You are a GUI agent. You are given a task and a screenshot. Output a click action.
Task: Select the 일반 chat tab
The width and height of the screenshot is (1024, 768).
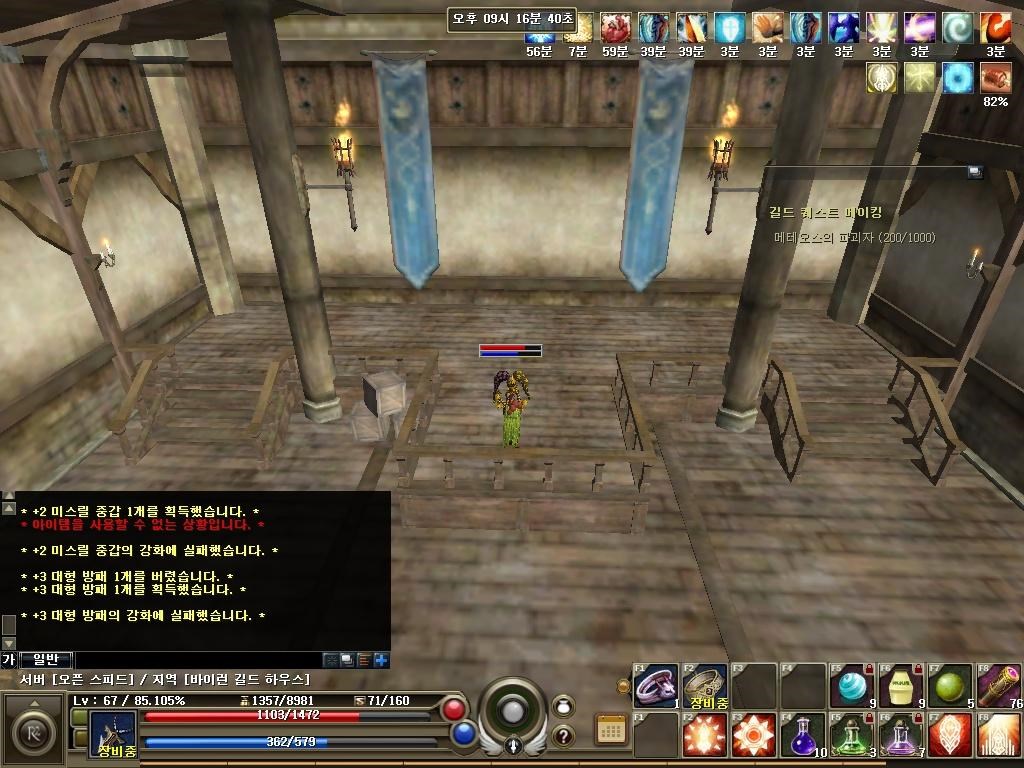click(46, 659)
